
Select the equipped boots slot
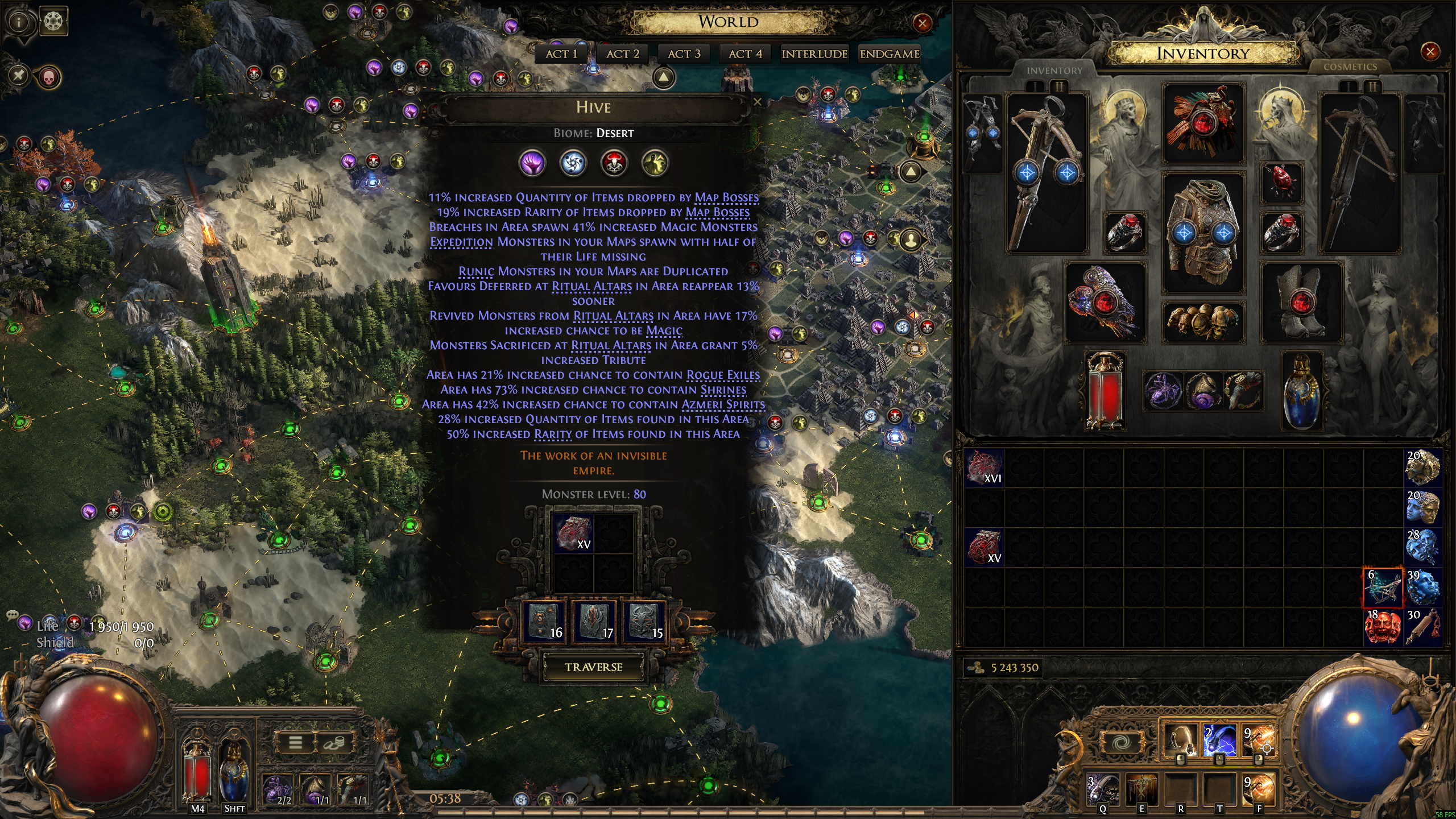[x=1301, y=303]
